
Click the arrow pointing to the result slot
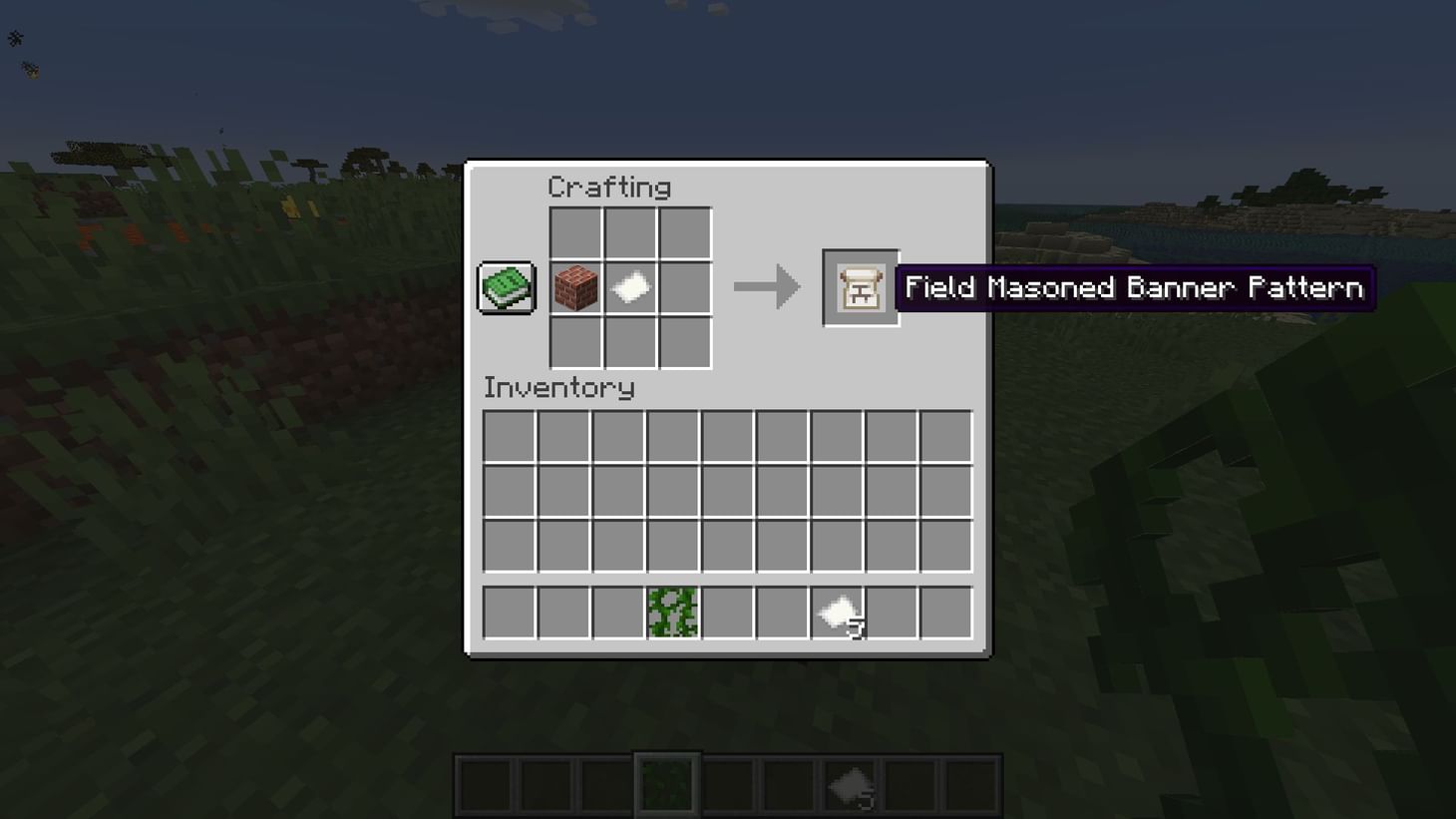coord(767,287)
